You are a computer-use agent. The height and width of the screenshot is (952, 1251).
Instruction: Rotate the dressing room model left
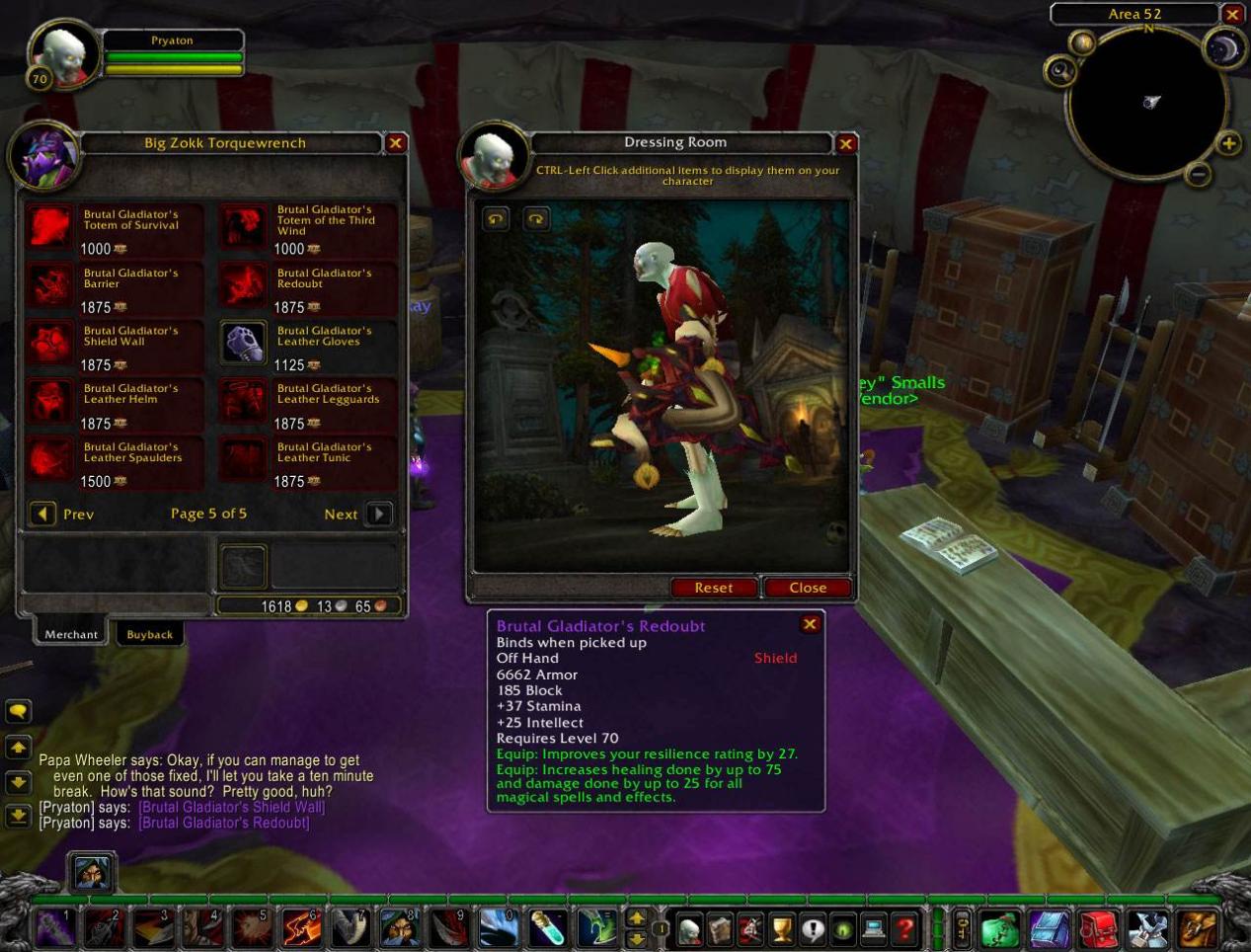tap(496, 218)
